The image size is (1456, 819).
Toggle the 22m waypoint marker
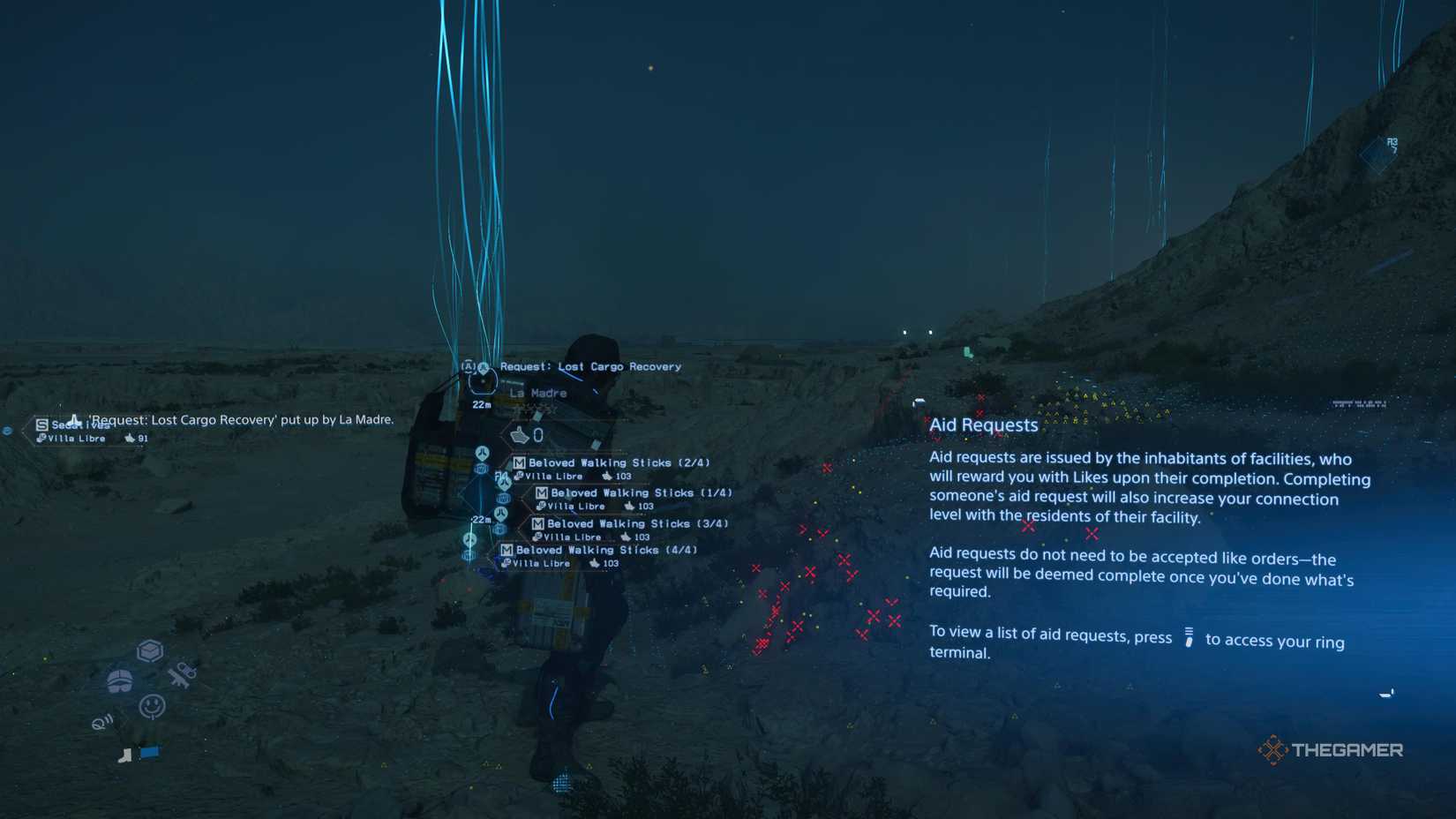click(481, 404)
